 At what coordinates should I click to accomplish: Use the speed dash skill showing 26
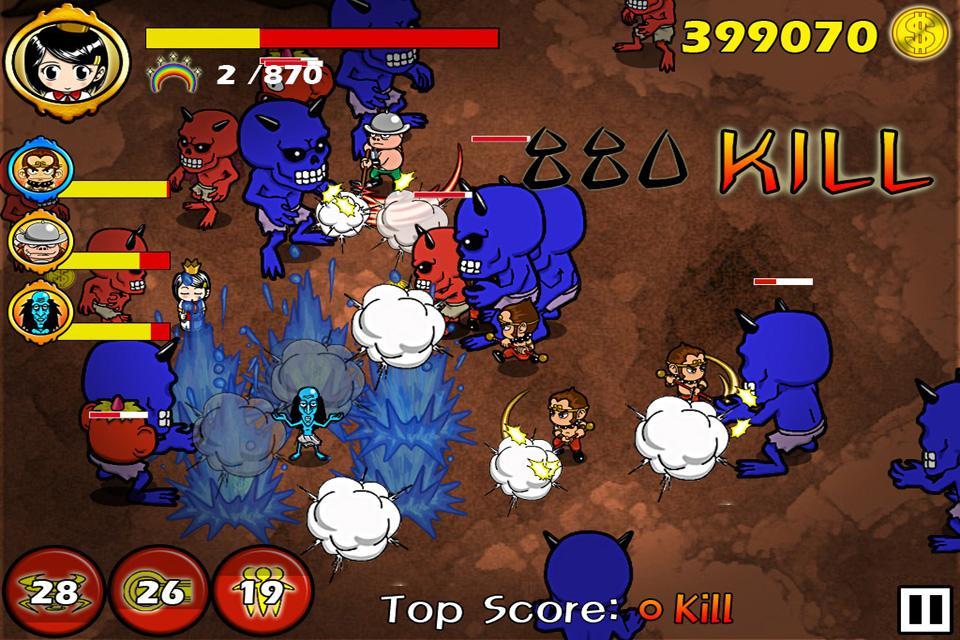(158, 592)
